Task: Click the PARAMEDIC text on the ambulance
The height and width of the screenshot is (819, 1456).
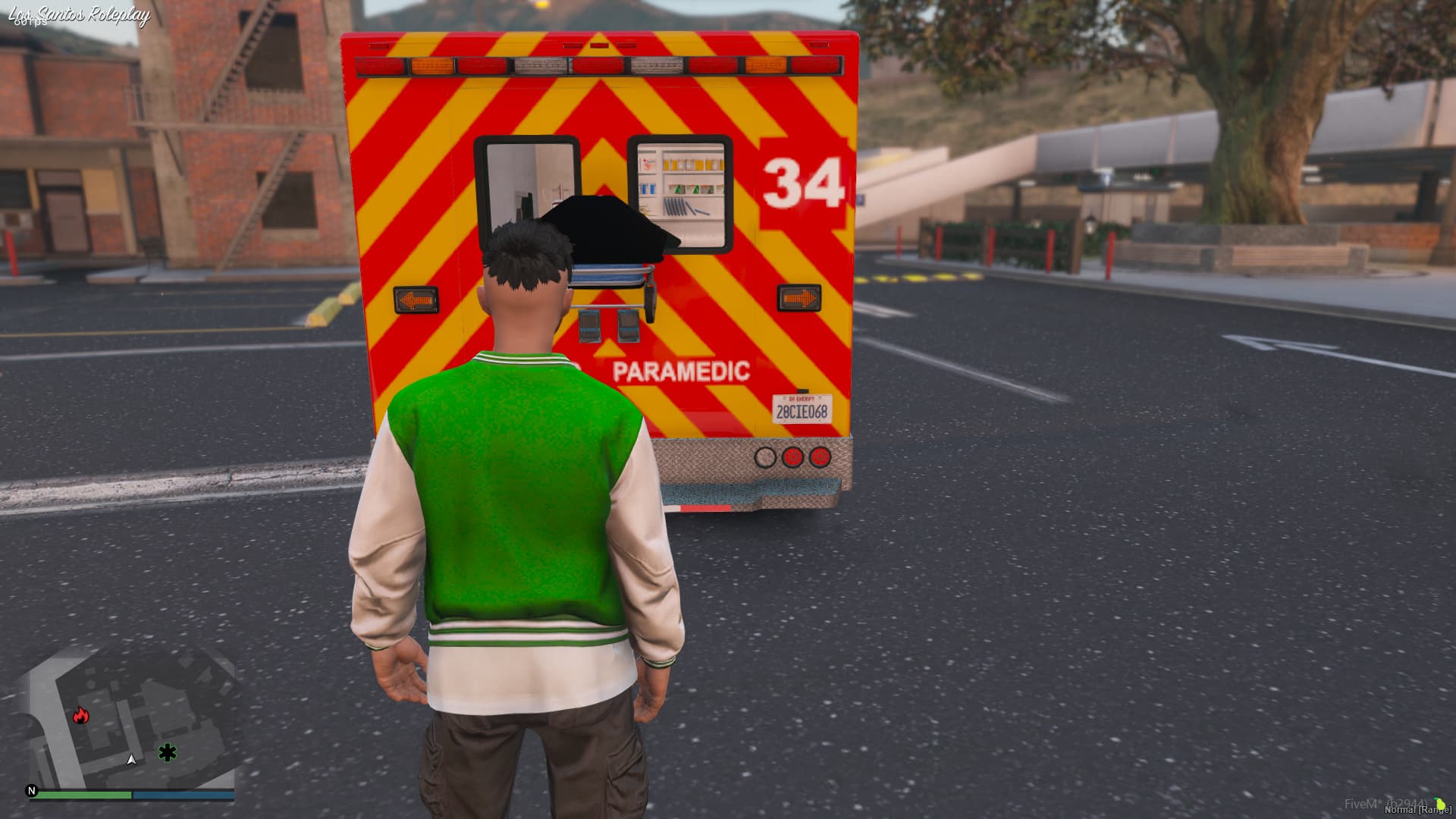Action: point(680,372)
